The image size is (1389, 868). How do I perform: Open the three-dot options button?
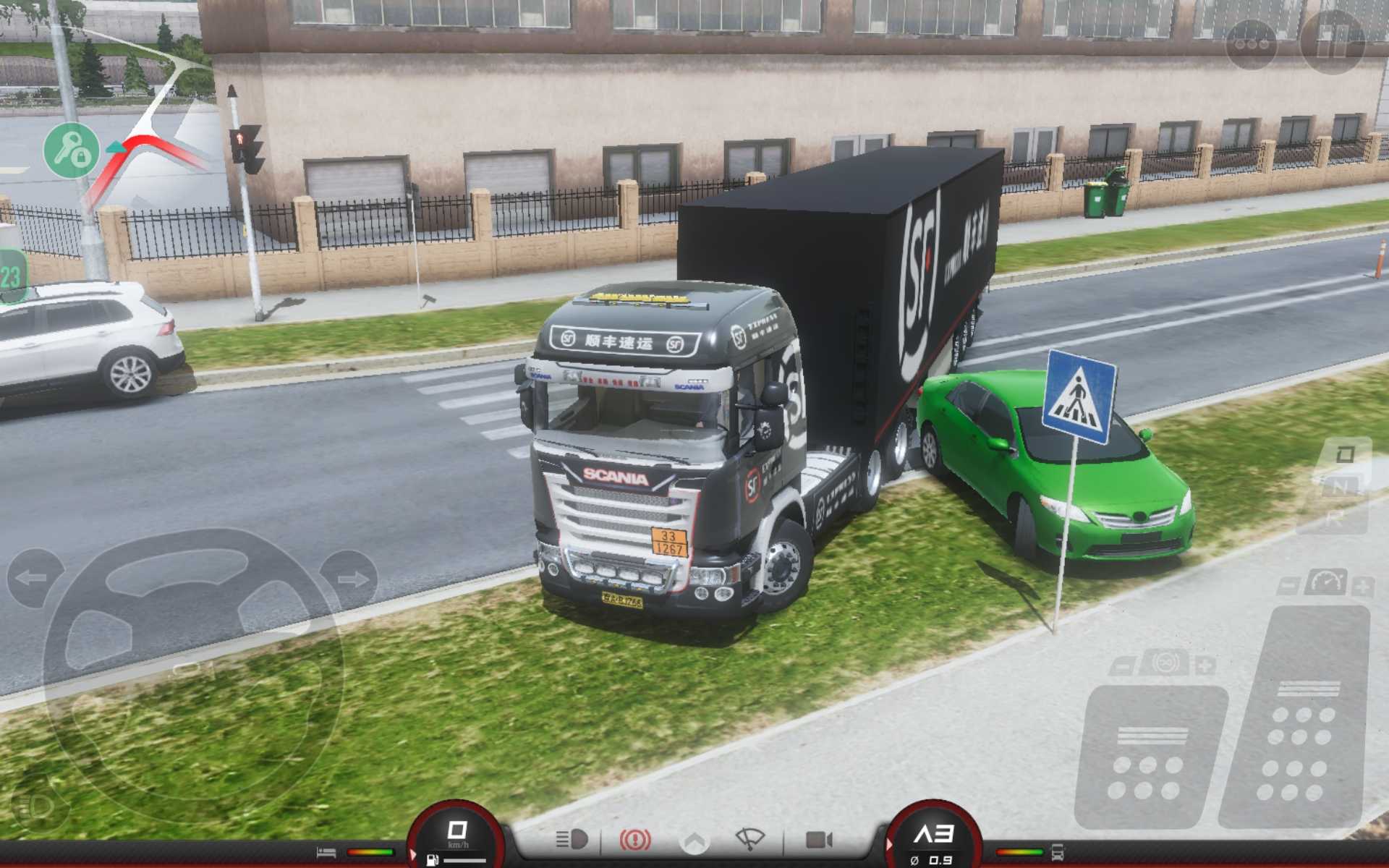[x=1251, y=43]
